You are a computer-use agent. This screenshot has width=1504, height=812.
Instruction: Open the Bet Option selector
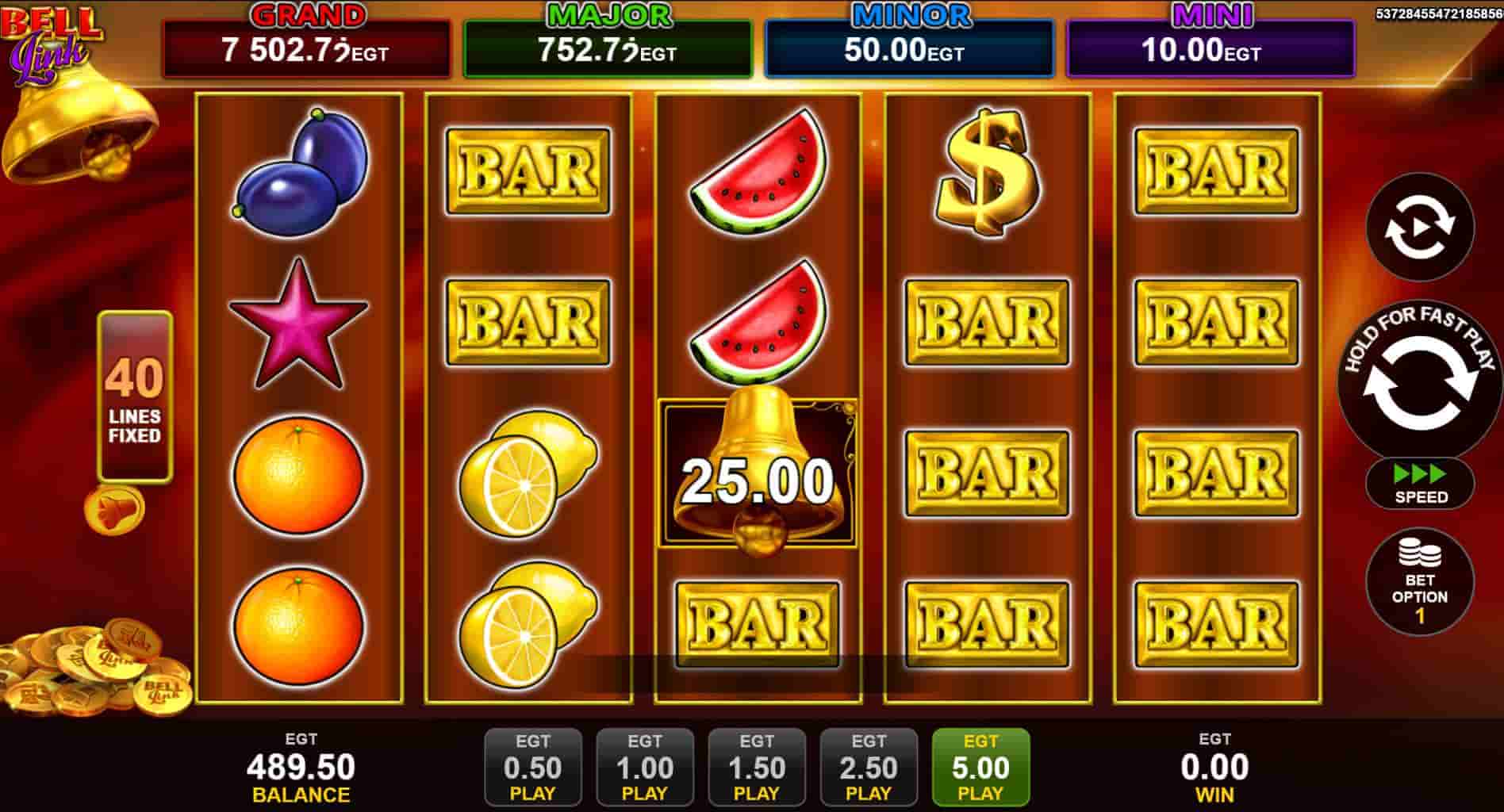point(1419,583)
